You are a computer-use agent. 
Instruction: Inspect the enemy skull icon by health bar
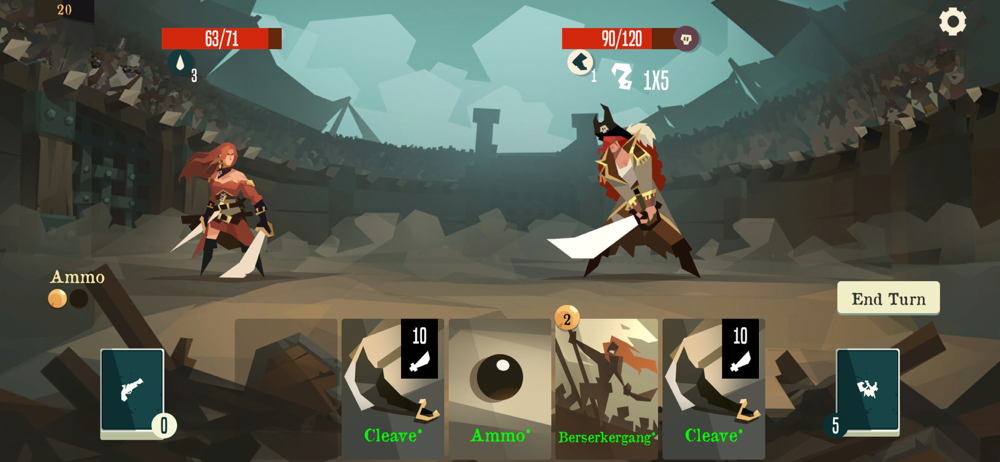point(686,39)
